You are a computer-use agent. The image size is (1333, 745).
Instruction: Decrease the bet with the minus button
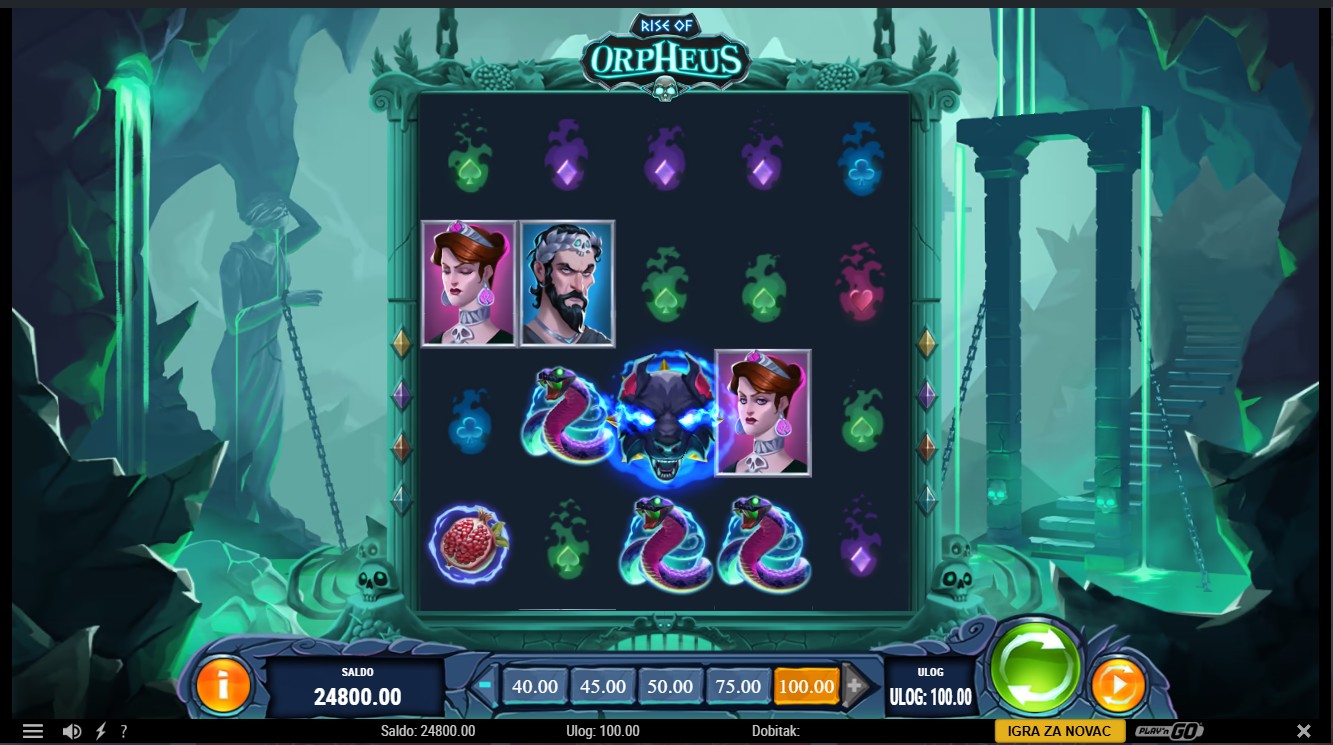pyautogui.click(x=486, y=686)
